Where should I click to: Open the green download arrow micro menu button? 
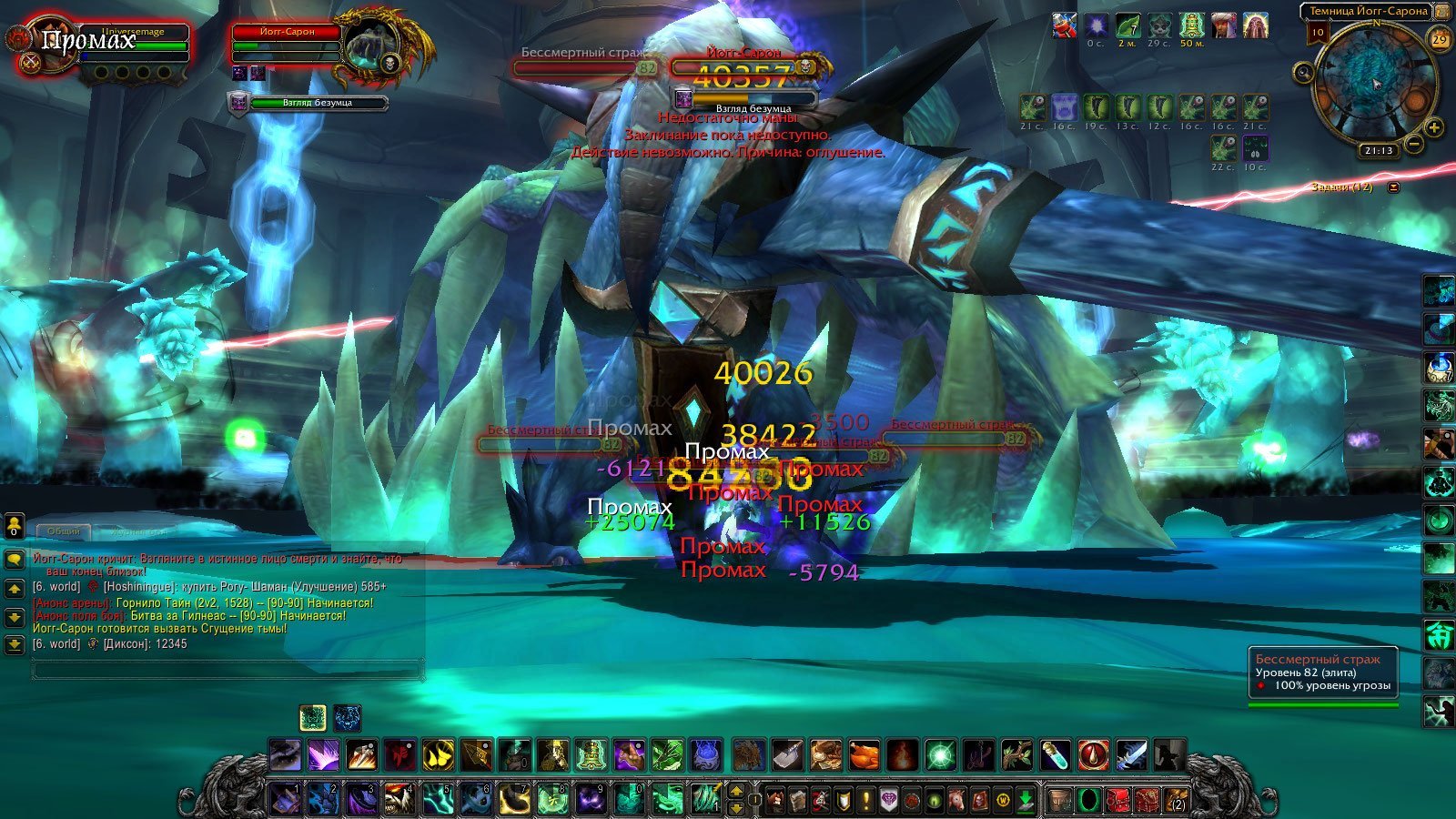click(1026, 800)
